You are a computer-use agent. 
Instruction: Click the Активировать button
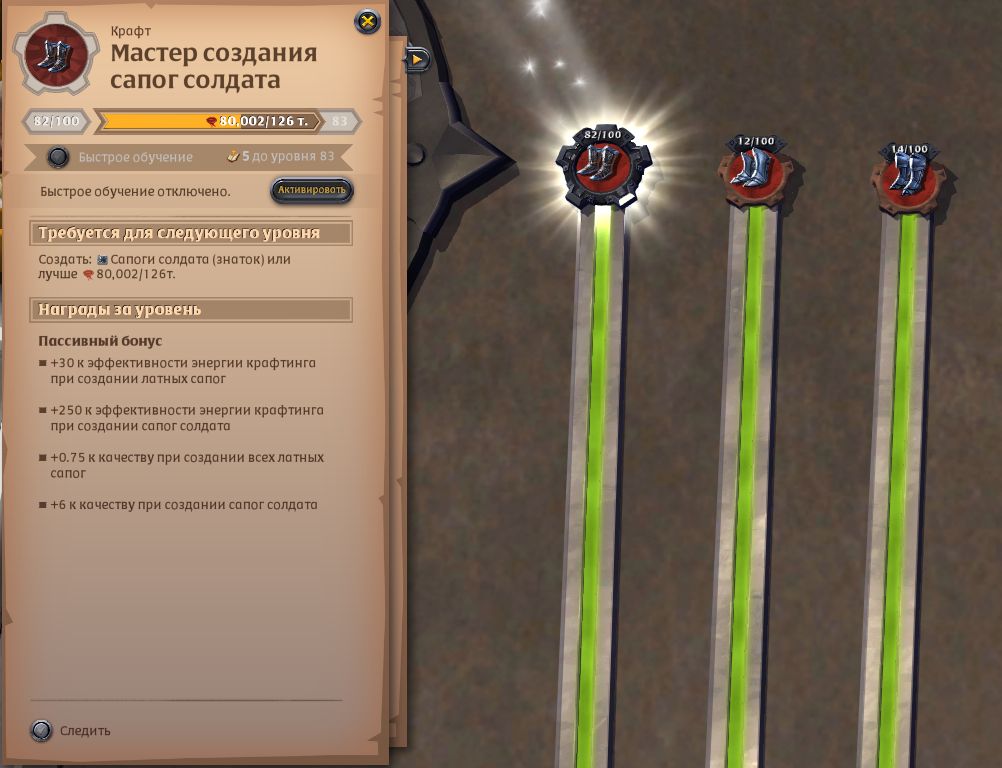tap(312, 190)
